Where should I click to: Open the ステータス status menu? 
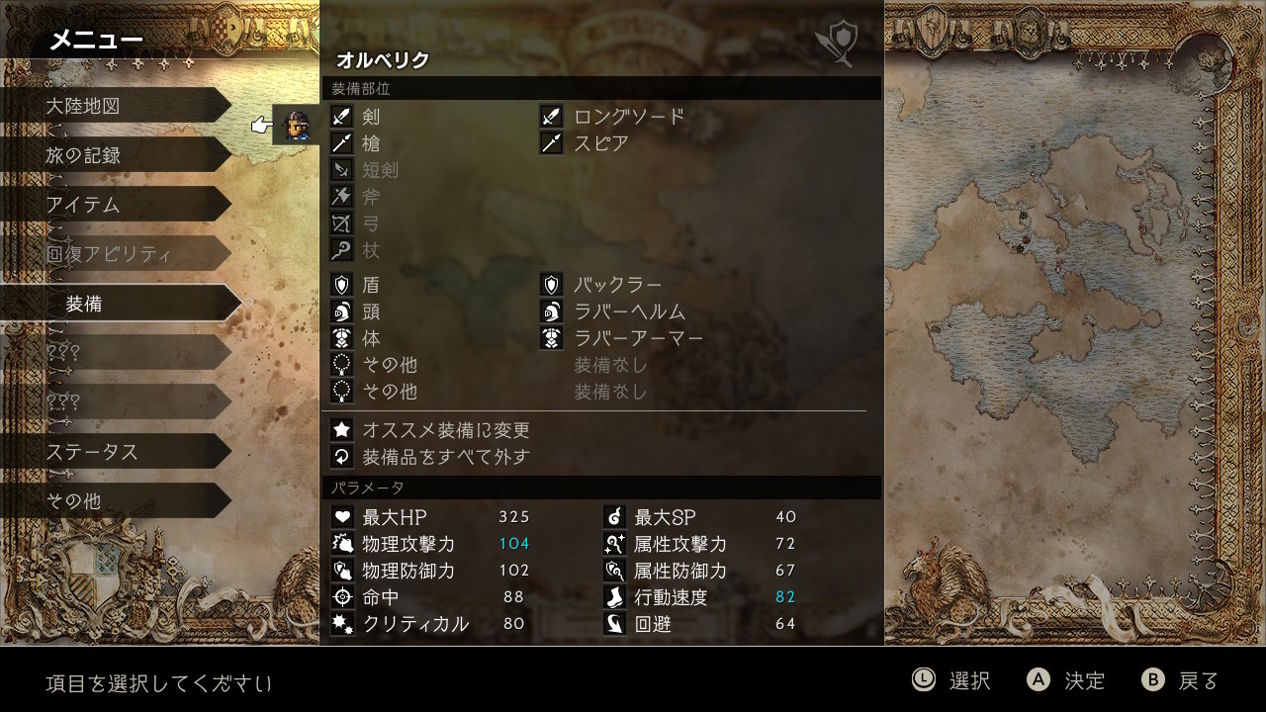110,452
